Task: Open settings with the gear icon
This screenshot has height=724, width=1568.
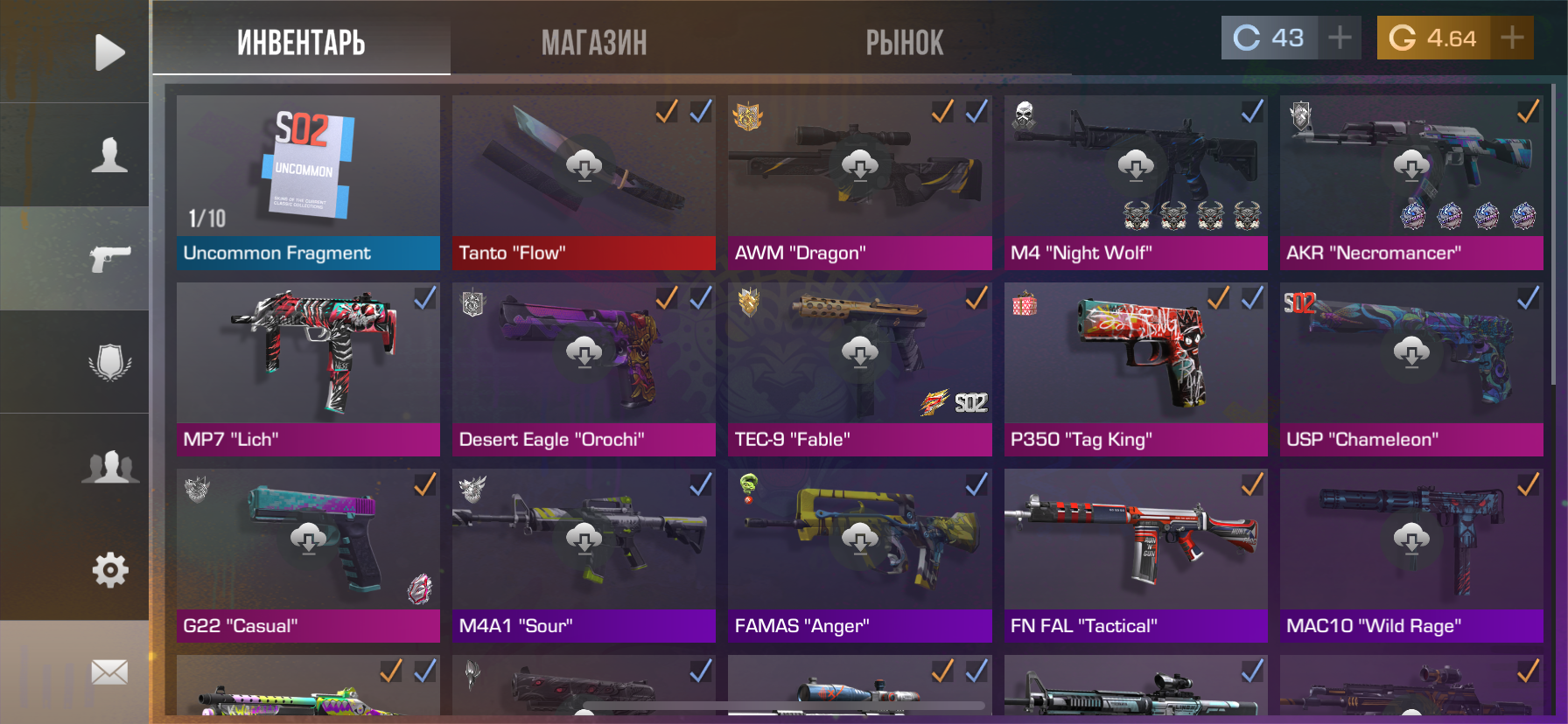Action: (x=109, y=570)
